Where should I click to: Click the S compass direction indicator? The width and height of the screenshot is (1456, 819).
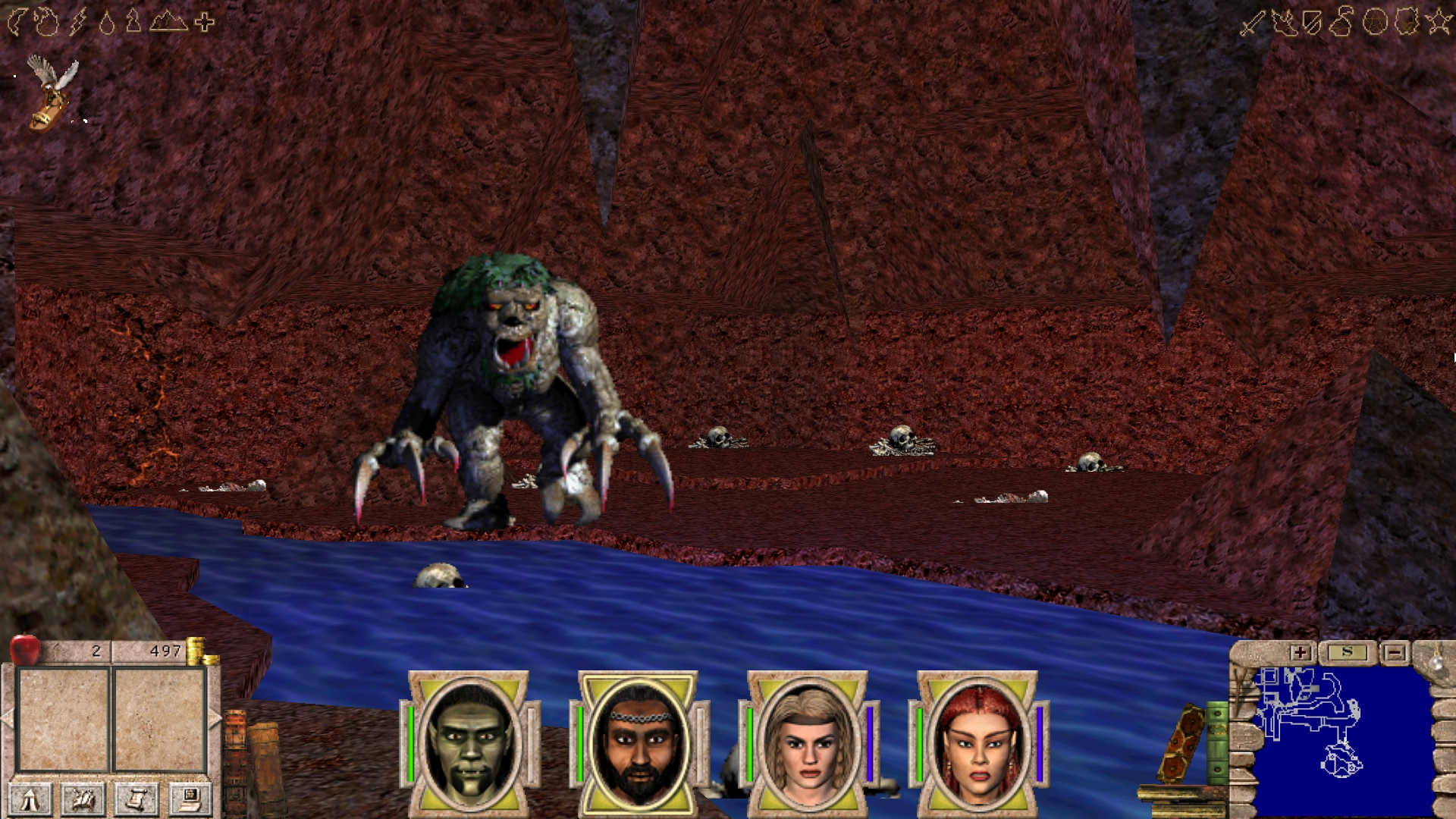click(x=1347, y=652)
